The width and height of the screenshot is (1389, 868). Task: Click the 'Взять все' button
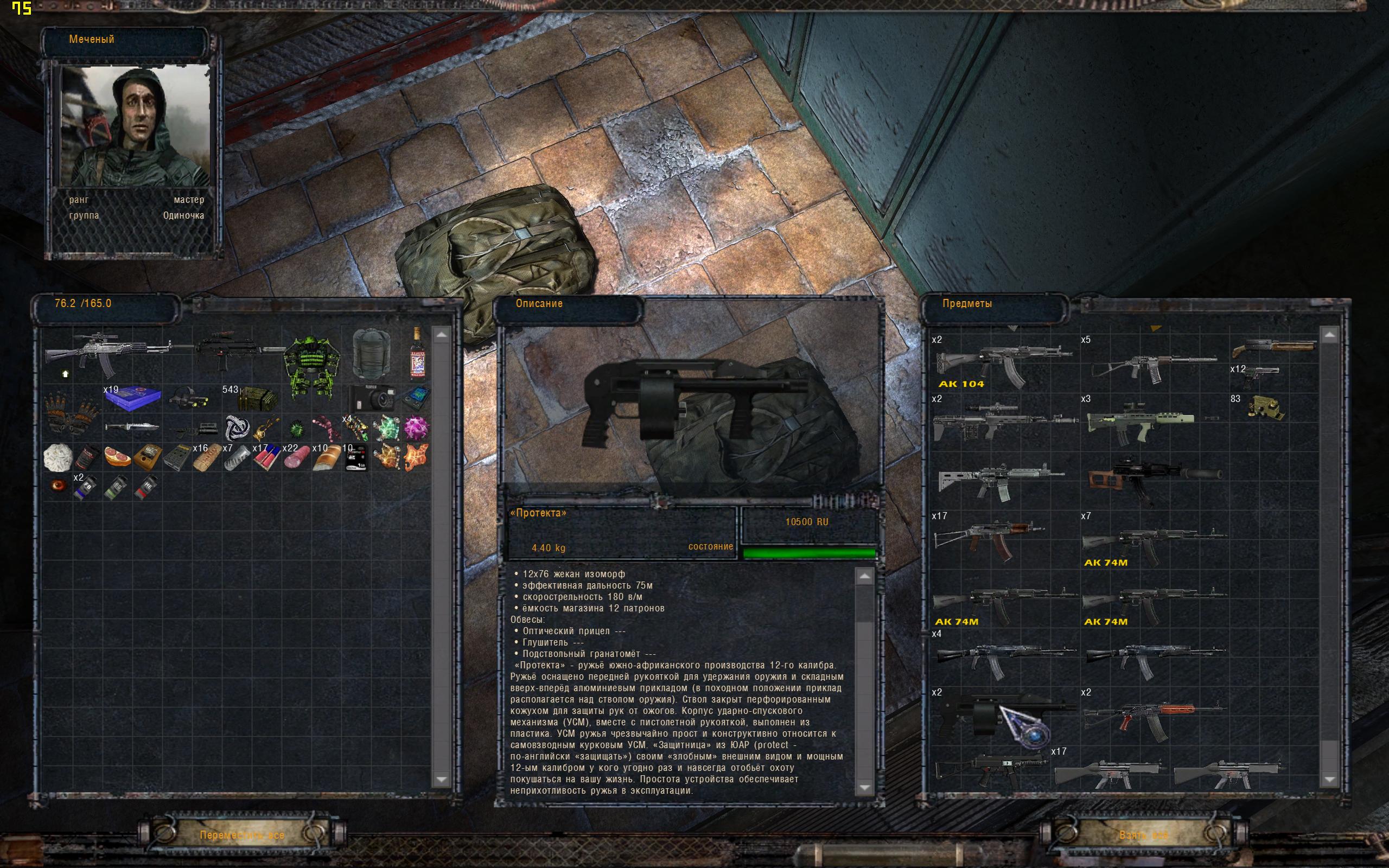tap(1143, 835)
